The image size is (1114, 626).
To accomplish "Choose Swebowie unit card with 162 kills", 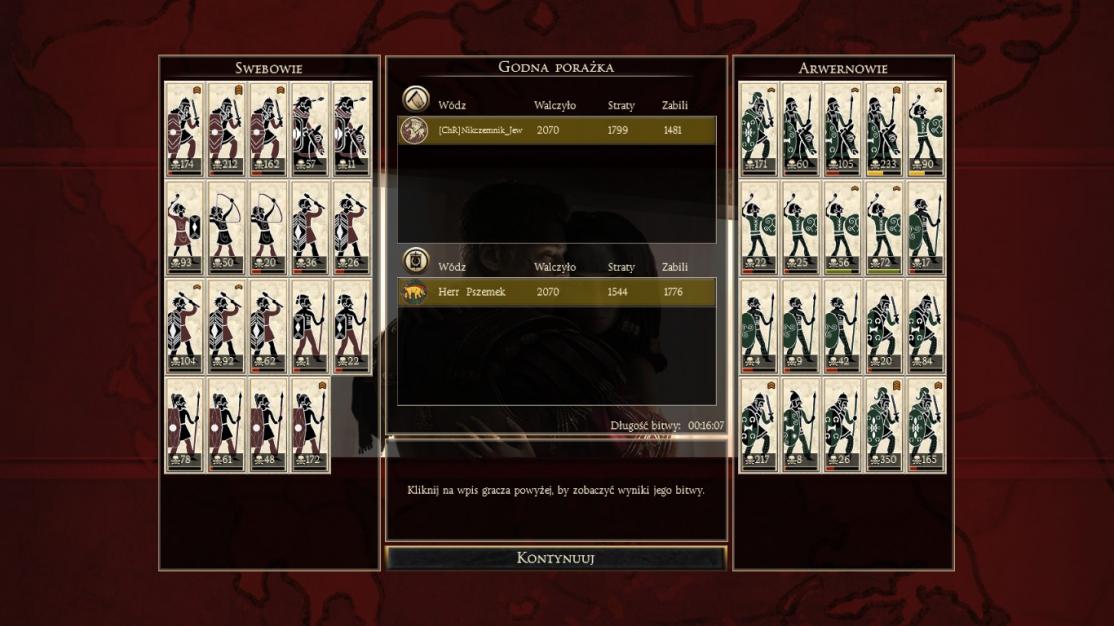I will tap(268, 129).
